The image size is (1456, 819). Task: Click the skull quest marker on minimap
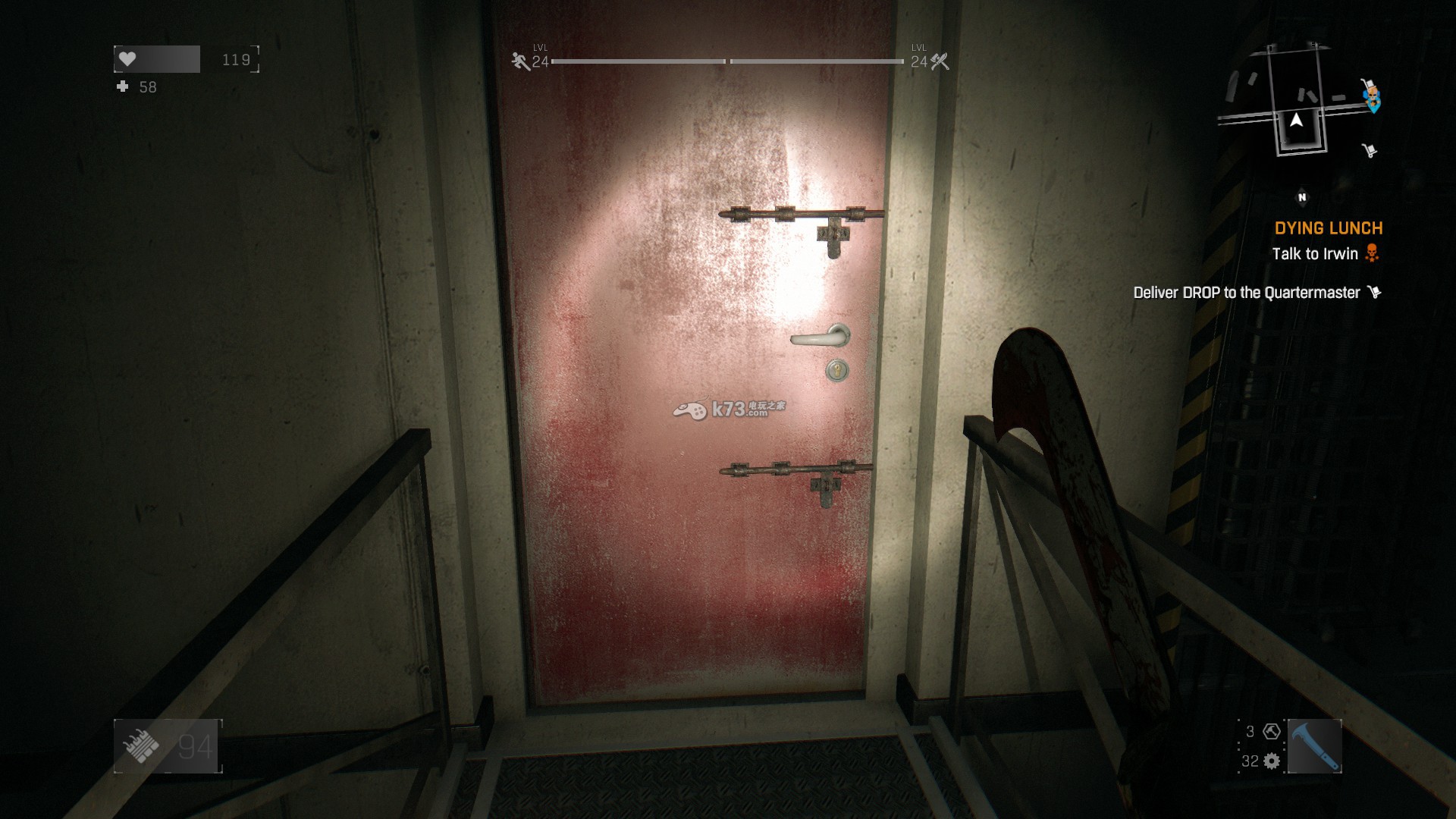coord(1371,95)
